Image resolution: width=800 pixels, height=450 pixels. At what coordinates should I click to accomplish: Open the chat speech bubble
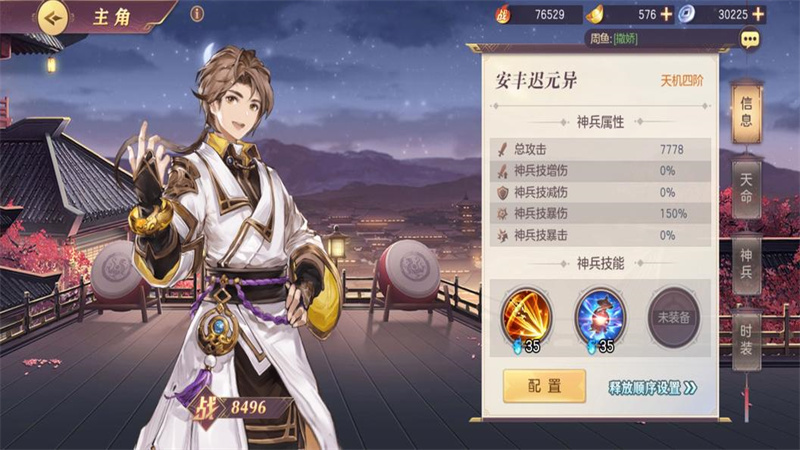coord(750,39)
